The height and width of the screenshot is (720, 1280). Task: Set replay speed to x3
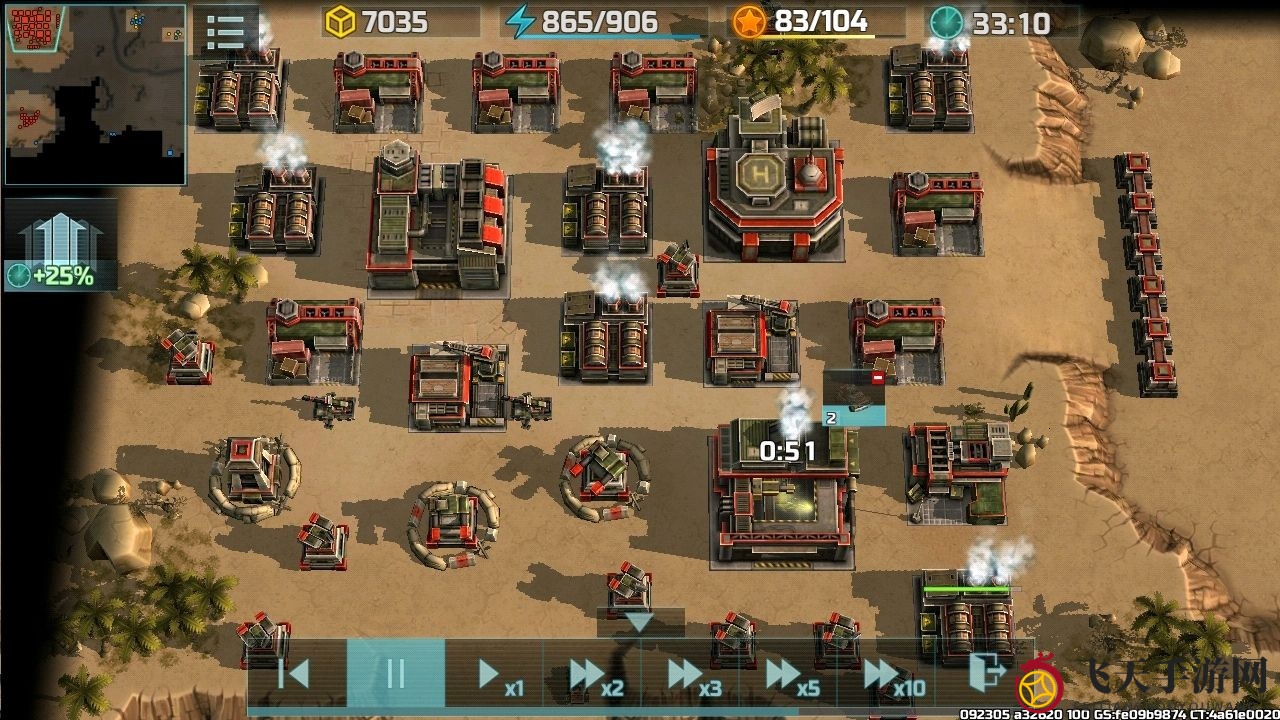tap(693, 676)
